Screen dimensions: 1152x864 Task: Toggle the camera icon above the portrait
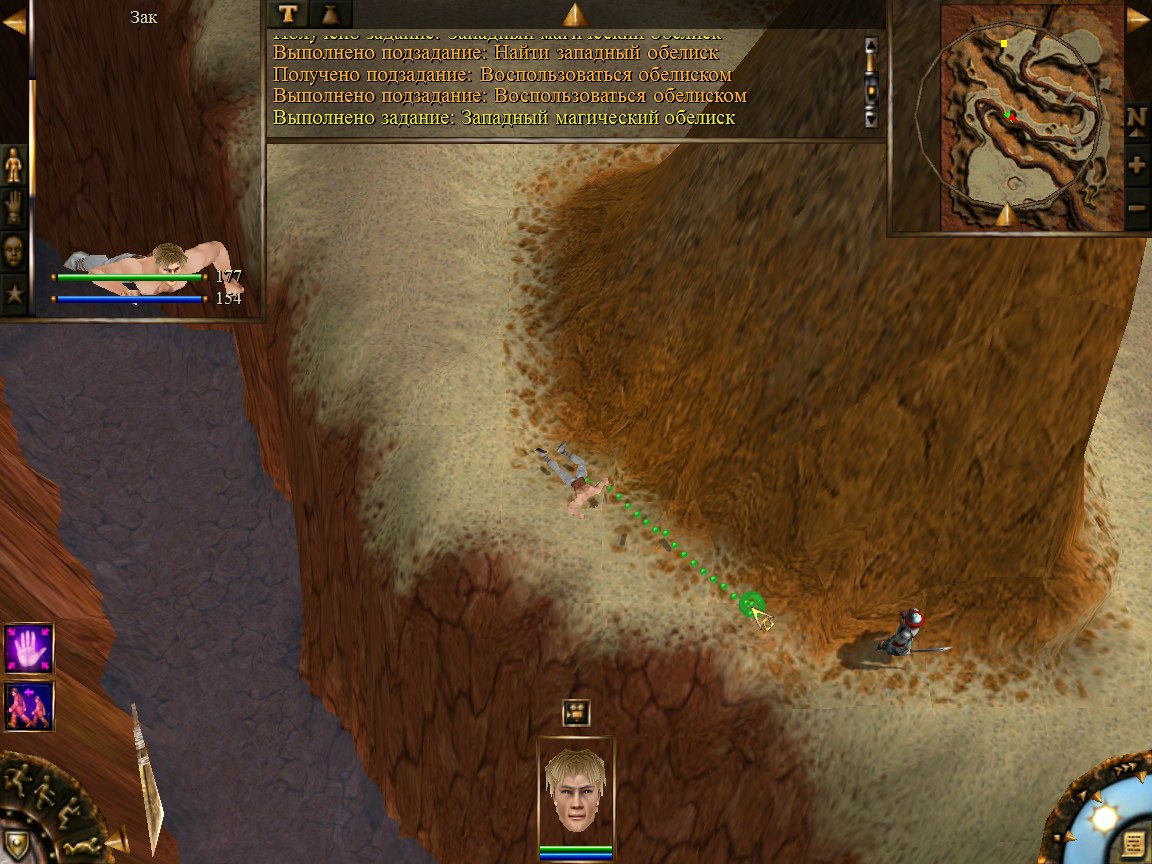[576, 712]
